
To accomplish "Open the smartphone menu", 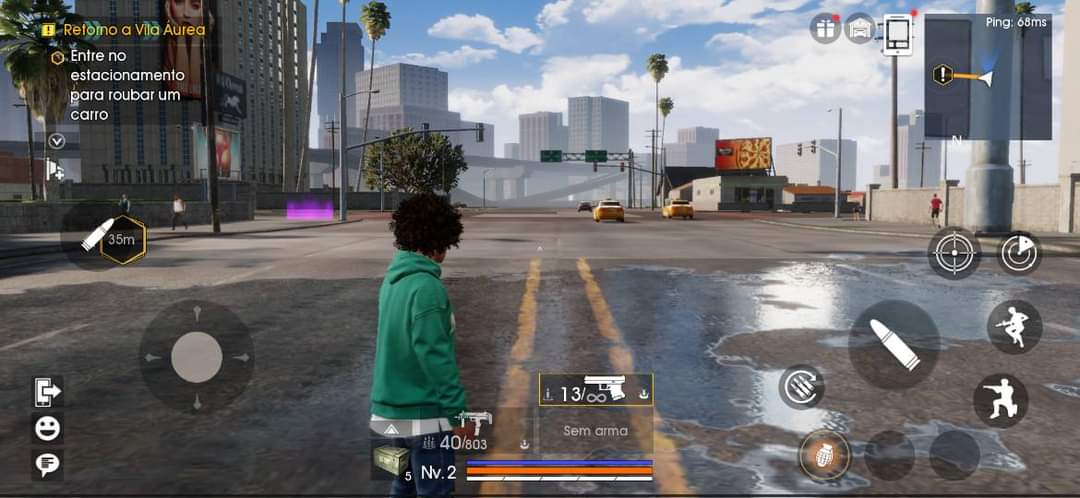I will tap(898, 34).
